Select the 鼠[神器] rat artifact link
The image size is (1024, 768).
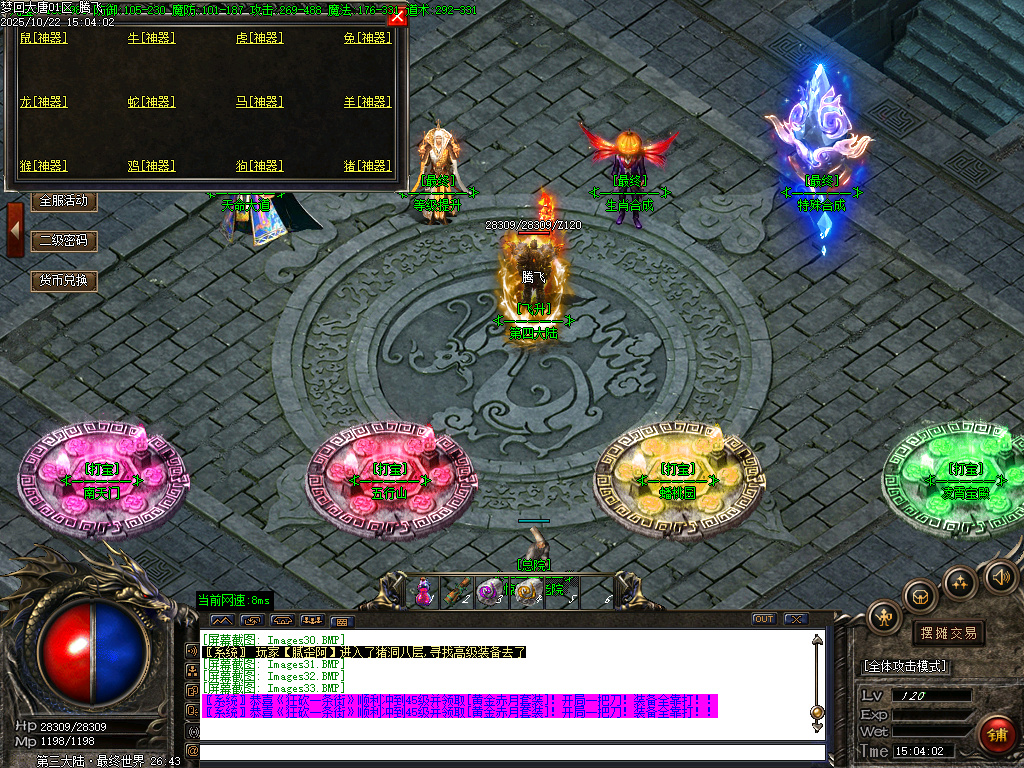point(43,38)
